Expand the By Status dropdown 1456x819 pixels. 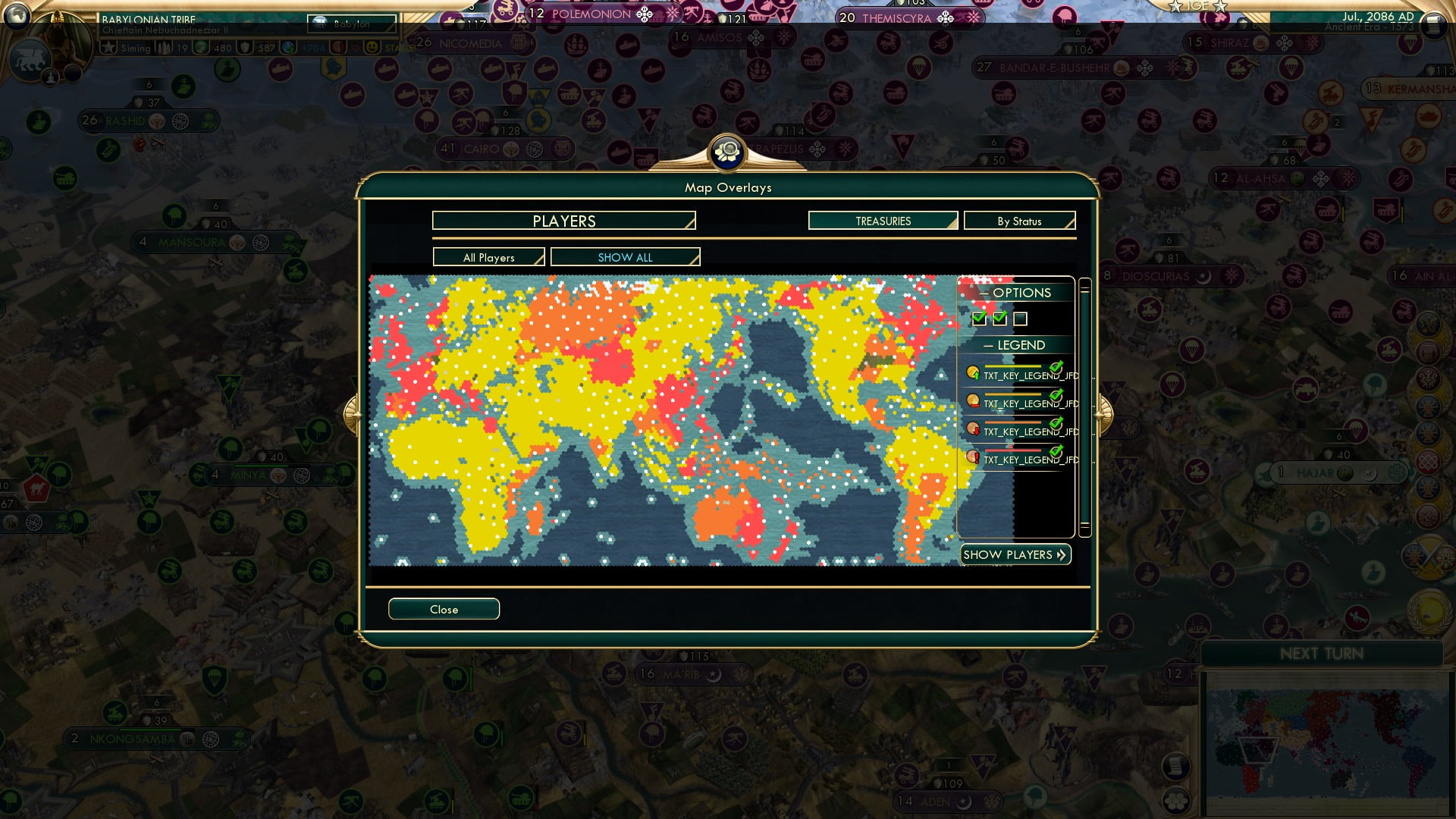(1019, 221)
